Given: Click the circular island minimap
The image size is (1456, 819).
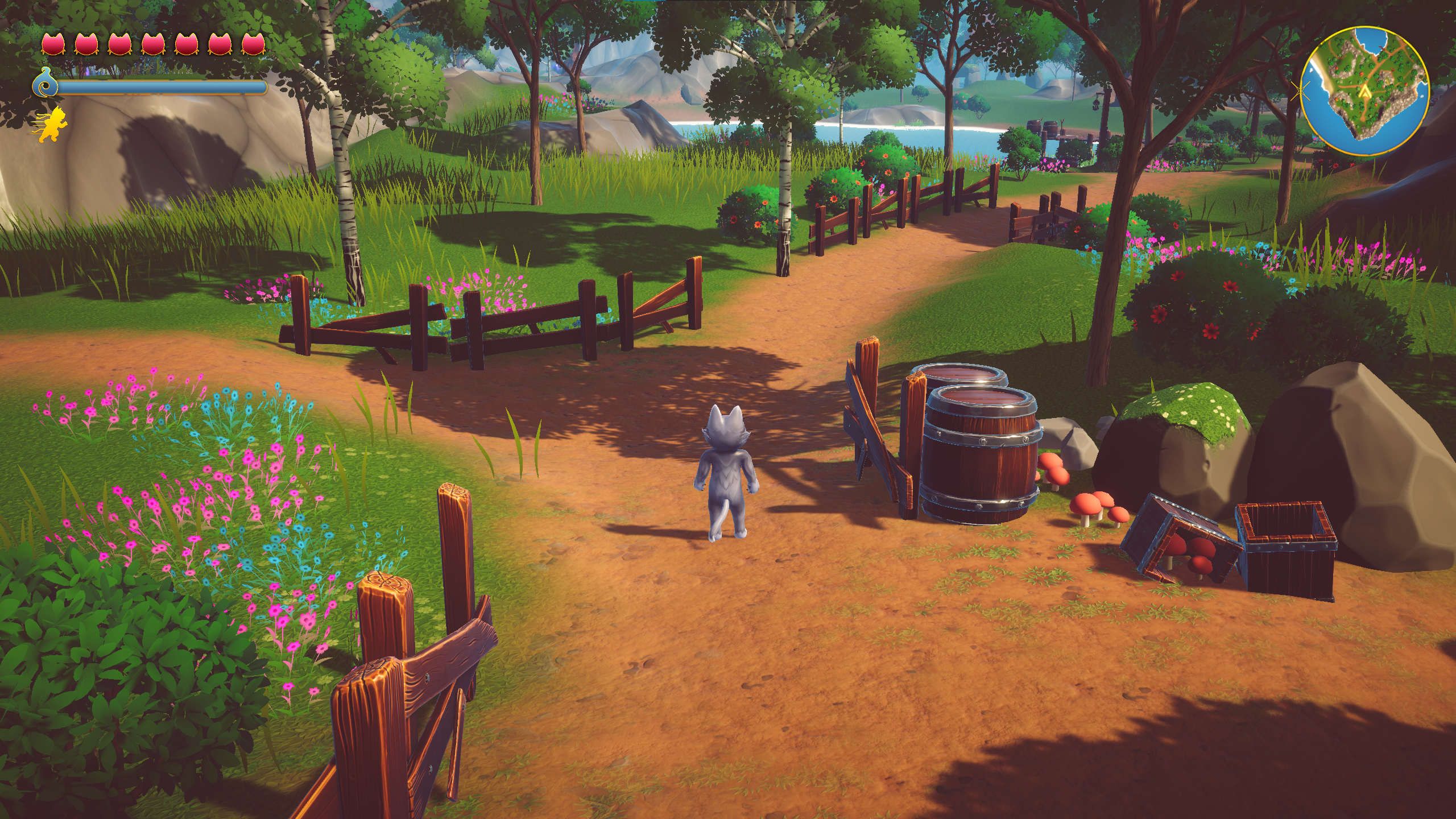Looking at the screenshot, I should coord(1364,91).
